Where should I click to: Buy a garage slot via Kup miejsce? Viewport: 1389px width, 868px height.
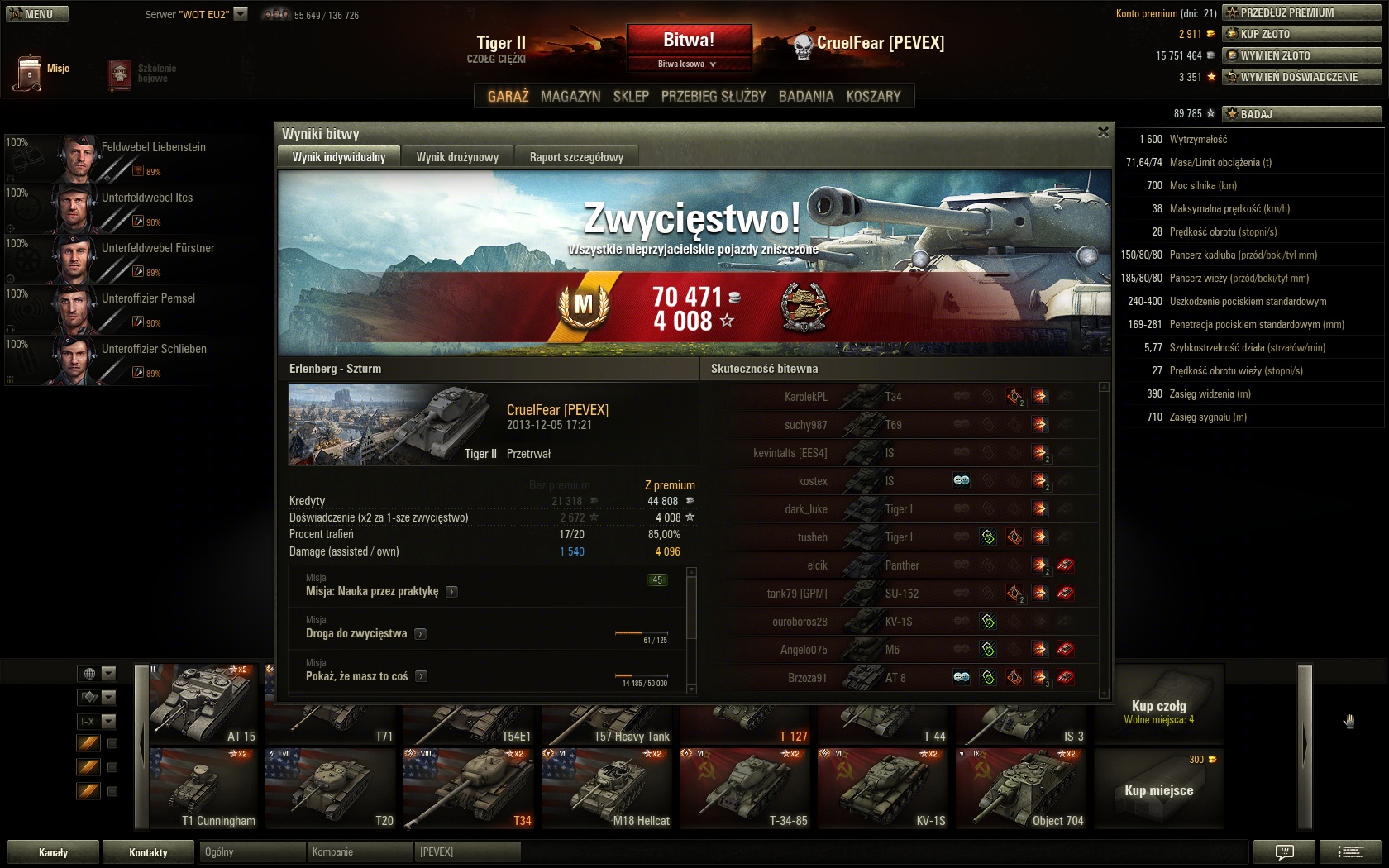[x=1158, y=790]
